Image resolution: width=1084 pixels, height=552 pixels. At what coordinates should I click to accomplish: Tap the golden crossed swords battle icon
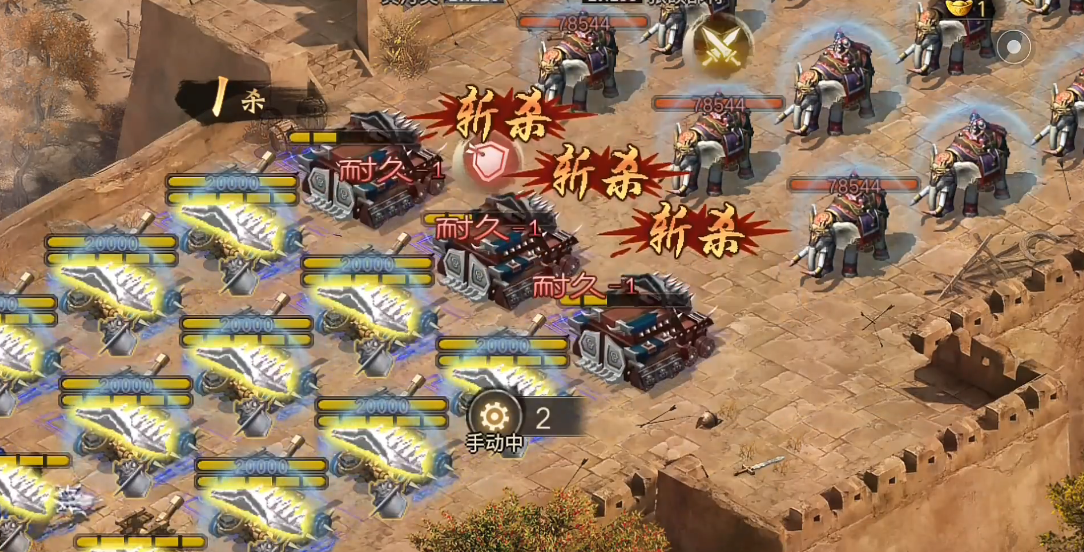[719, 46]
